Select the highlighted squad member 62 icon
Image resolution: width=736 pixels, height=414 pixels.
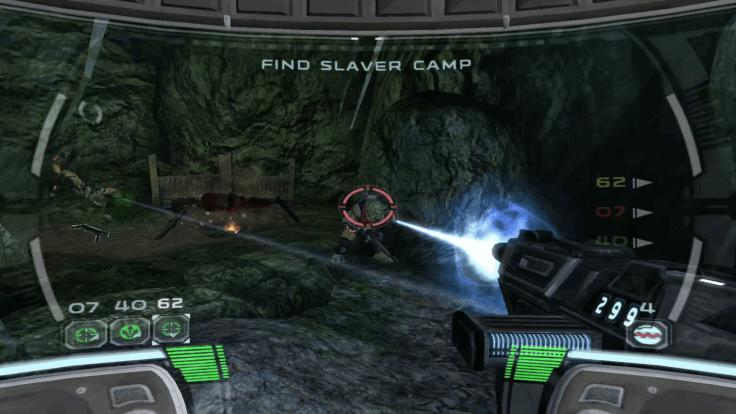171,328
